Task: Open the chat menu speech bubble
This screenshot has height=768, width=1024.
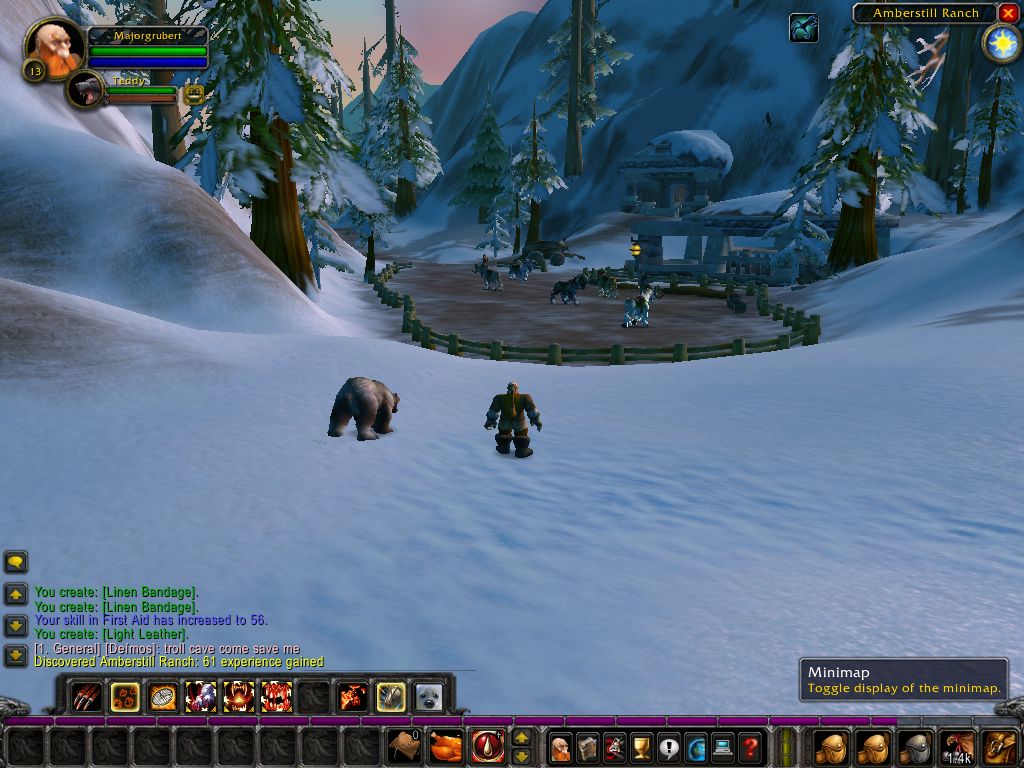Action: point(16,562)
